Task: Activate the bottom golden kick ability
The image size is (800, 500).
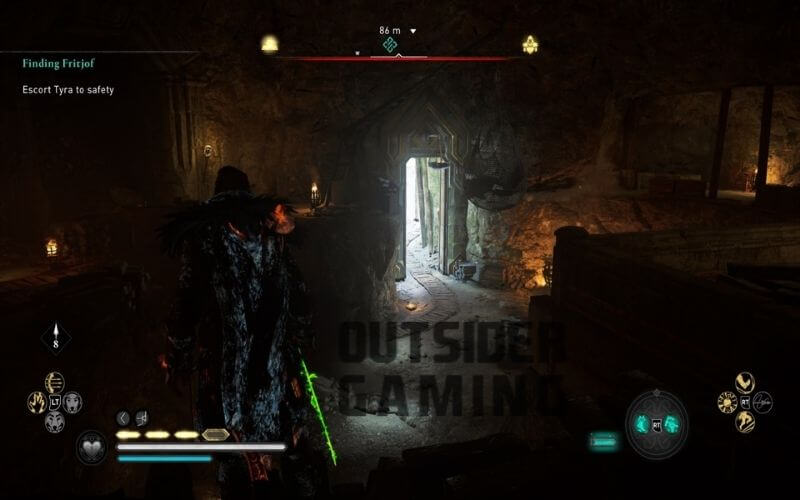Action: click(745, 421)
